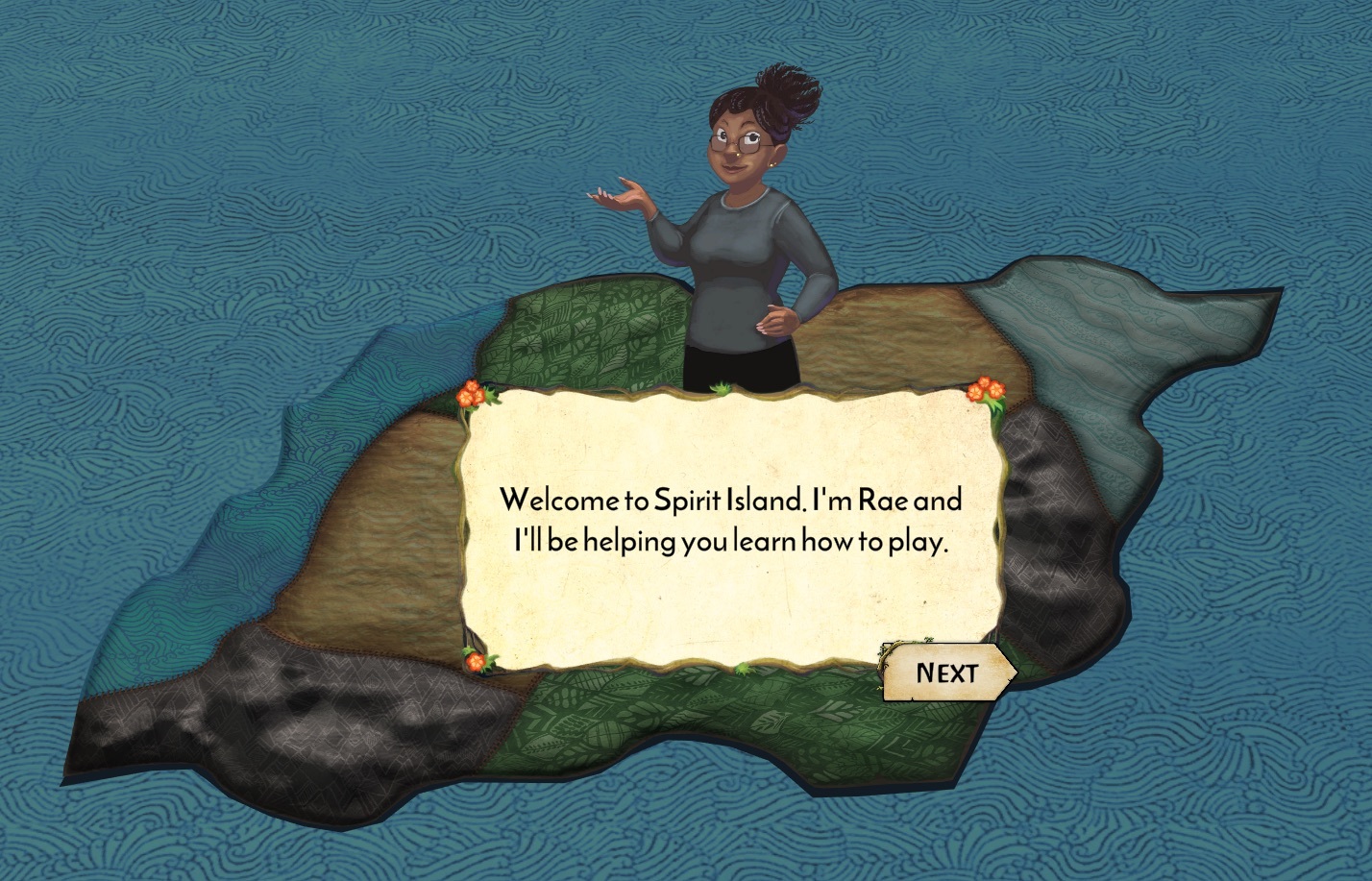Click the flower sprig atop the parchment's center
This screenshot has width=1372, height=881.
tap(720, 390)
